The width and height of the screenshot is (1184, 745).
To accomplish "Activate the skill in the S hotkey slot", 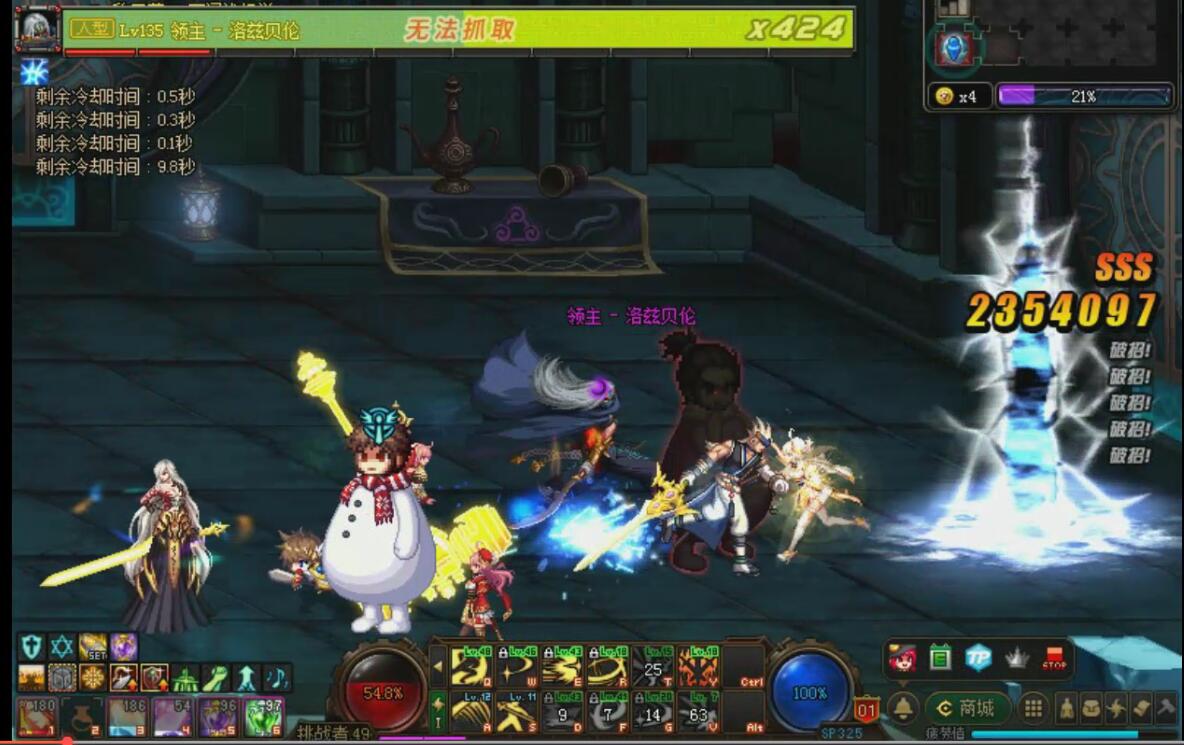I will click(516, 712).
